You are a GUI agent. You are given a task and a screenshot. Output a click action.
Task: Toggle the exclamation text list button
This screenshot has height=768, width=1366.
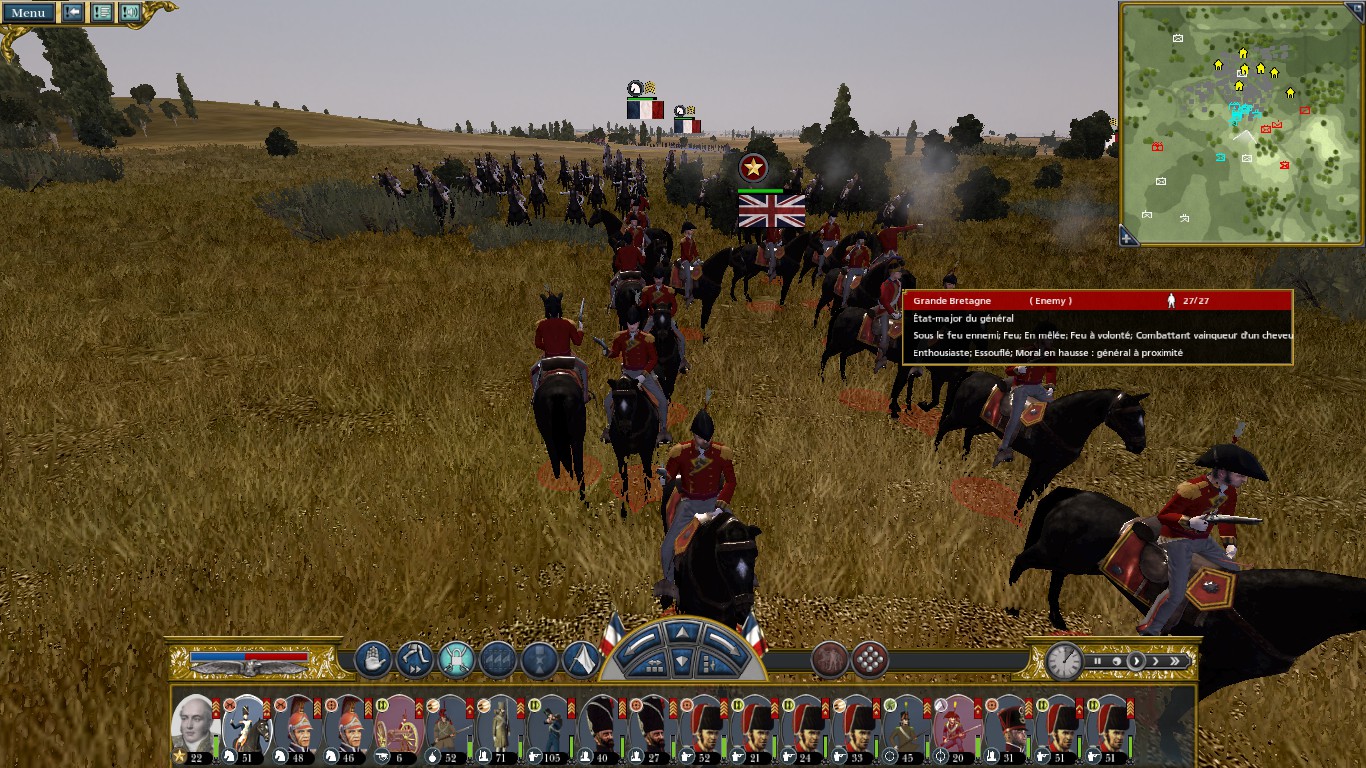pyautogui.click(x=102, y=12)
